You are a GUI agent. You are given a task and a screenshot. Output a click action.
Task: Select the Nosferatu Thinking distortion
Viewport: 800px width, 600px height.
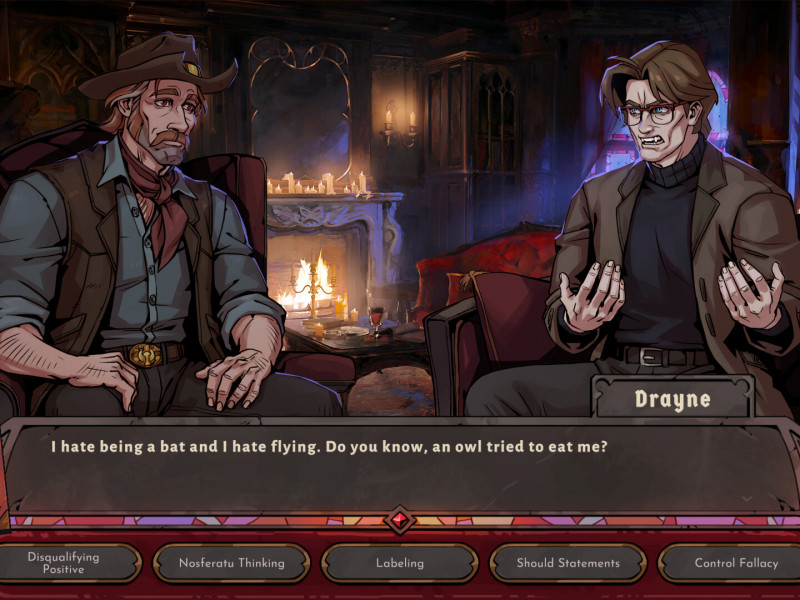pos(231,563)
